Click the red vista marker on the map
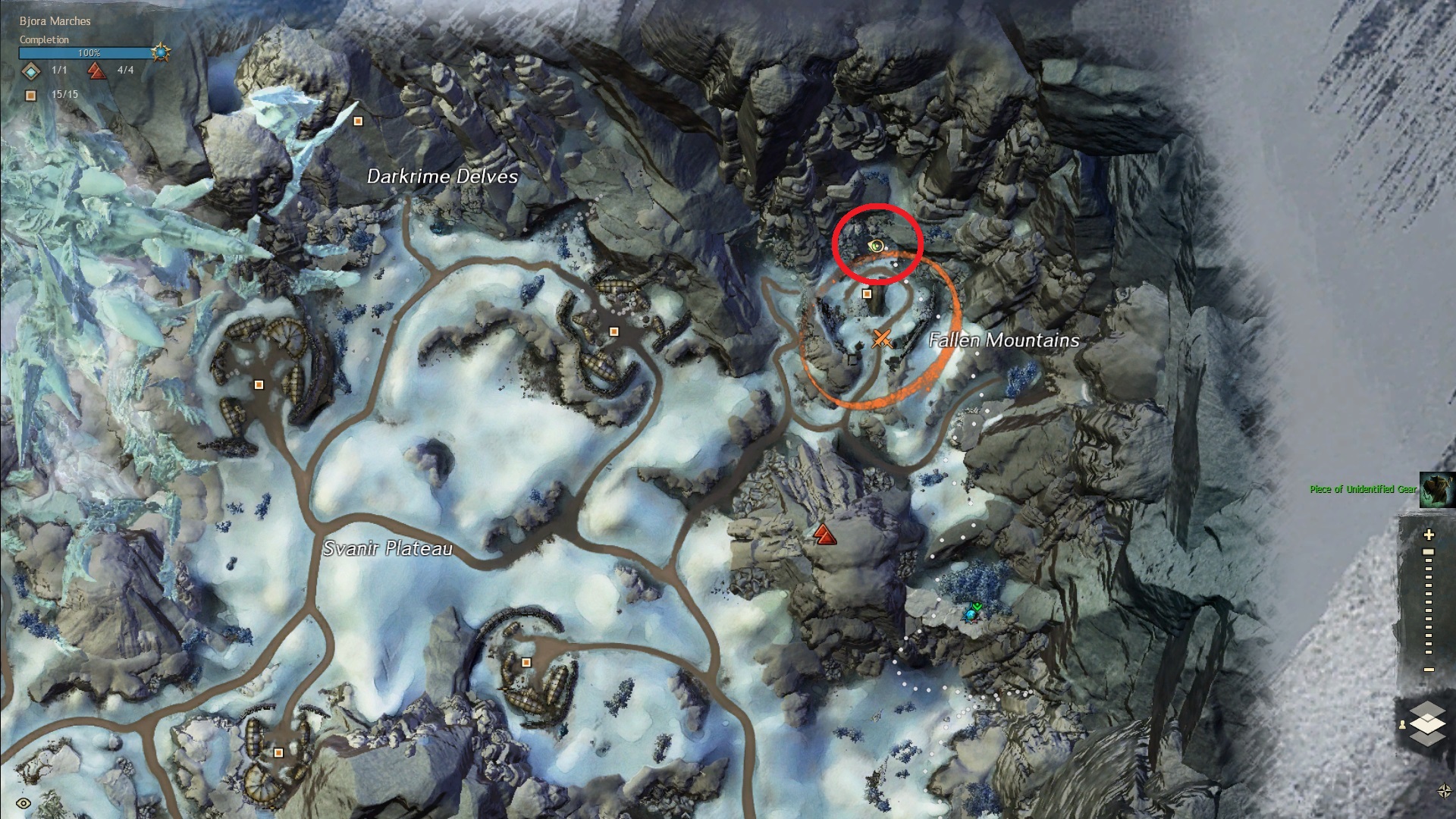 pyautogui.click(x=824, y=535)
